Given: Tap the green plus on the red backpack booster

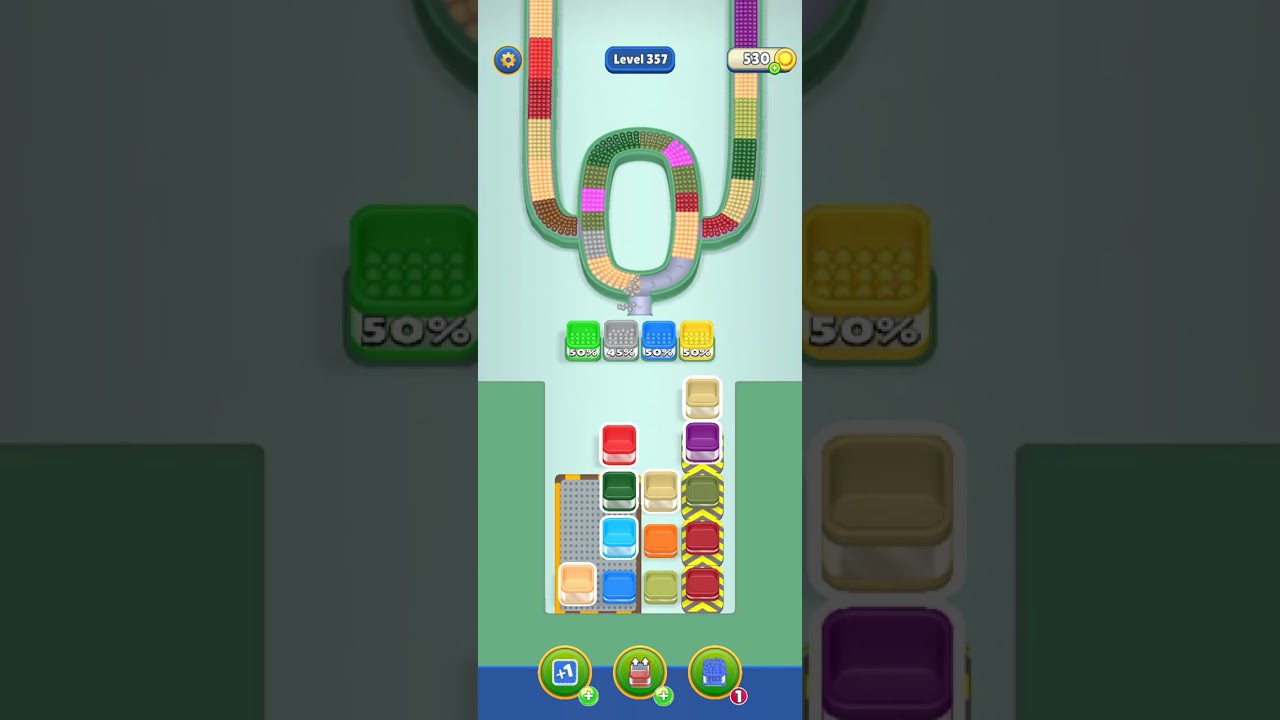Looking at the screenshot, I should tap(663, 697).
